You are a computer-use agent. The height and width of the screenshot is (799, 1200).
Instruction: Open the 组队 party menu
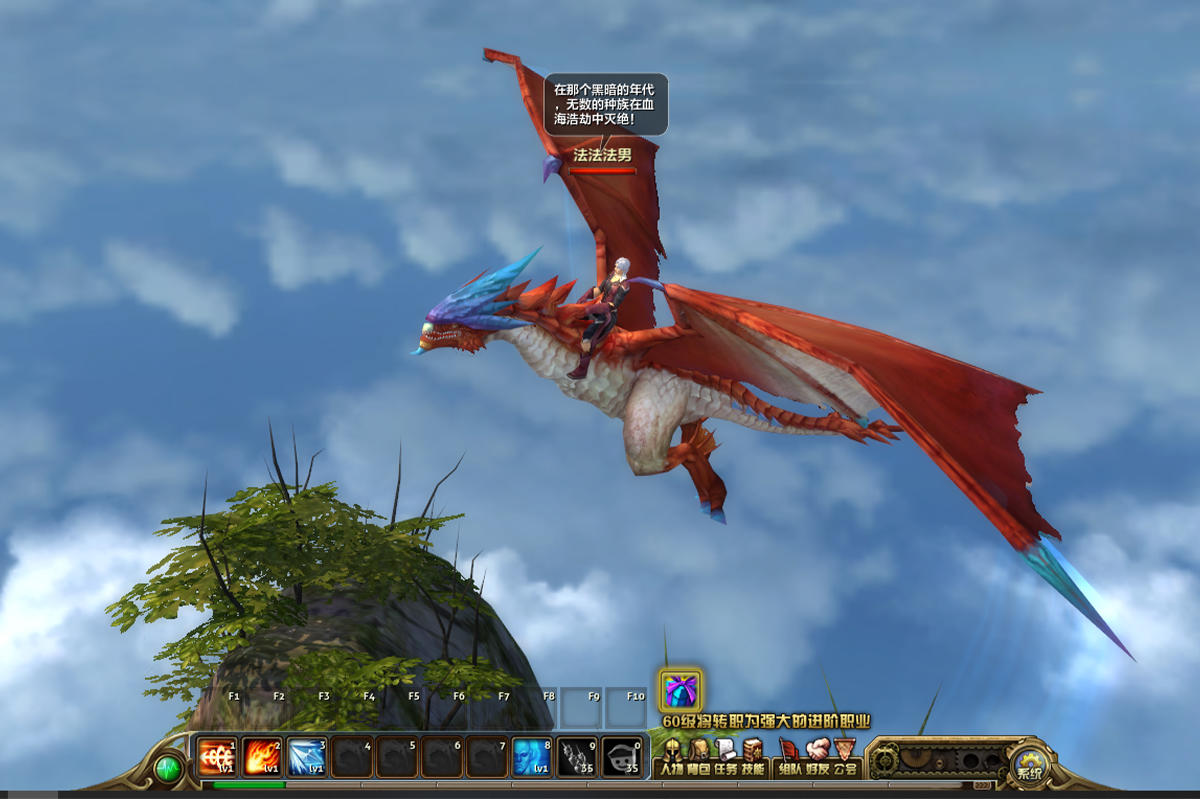(x=790, y=756)
